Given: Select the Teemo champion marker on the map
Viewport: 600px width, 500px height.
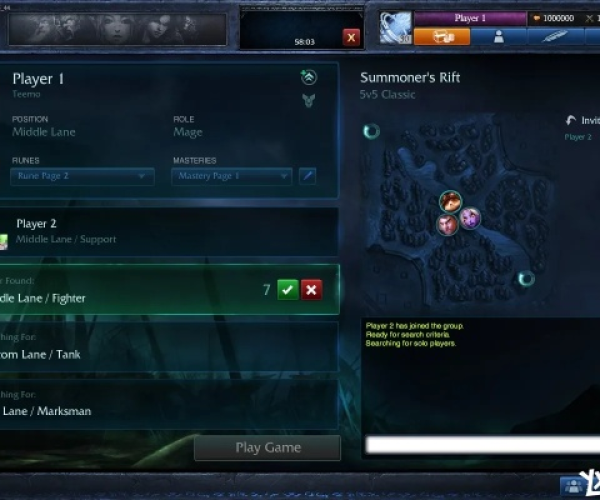Looking at the screenshot, I should [449, 203].
